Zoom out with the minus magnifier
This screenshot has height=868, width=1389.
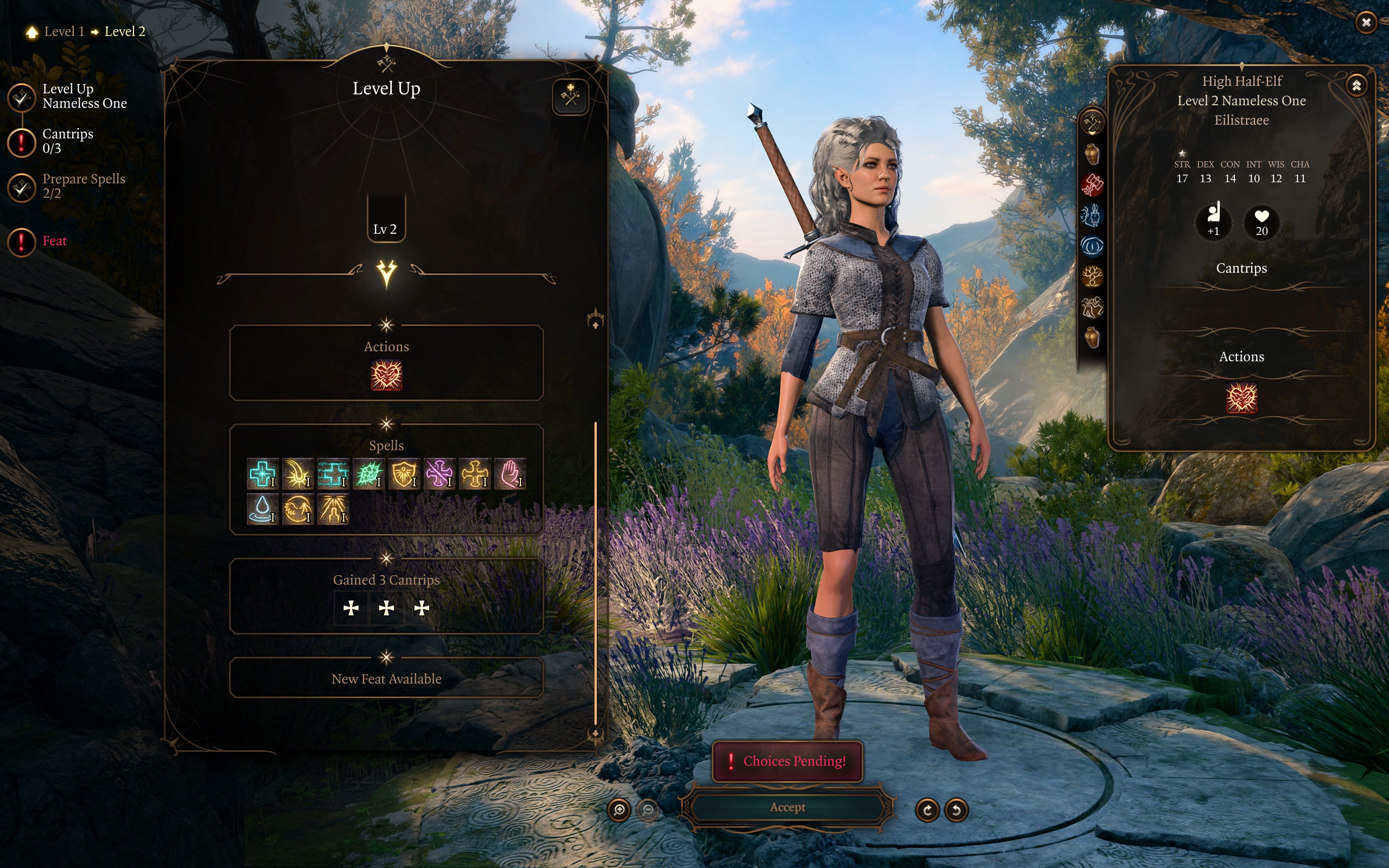coord(648,809)
